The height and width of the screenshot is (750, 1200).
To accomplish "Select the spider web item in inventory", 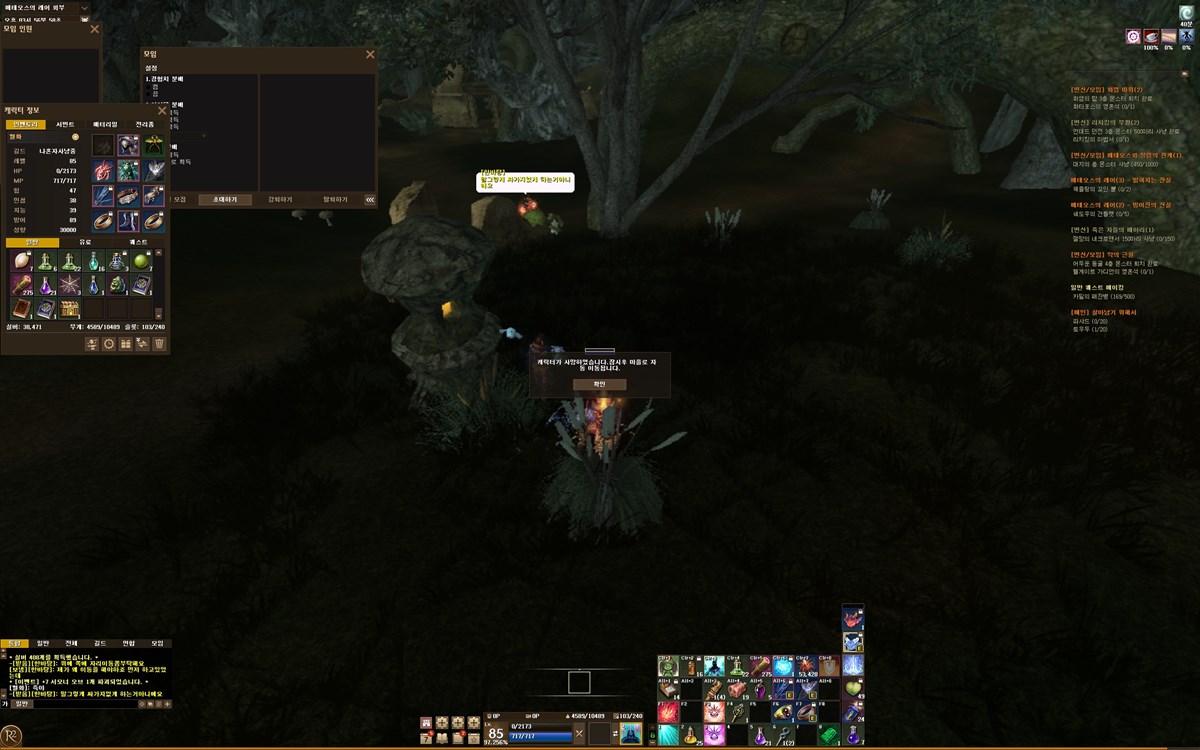I will tap(70, 285).
